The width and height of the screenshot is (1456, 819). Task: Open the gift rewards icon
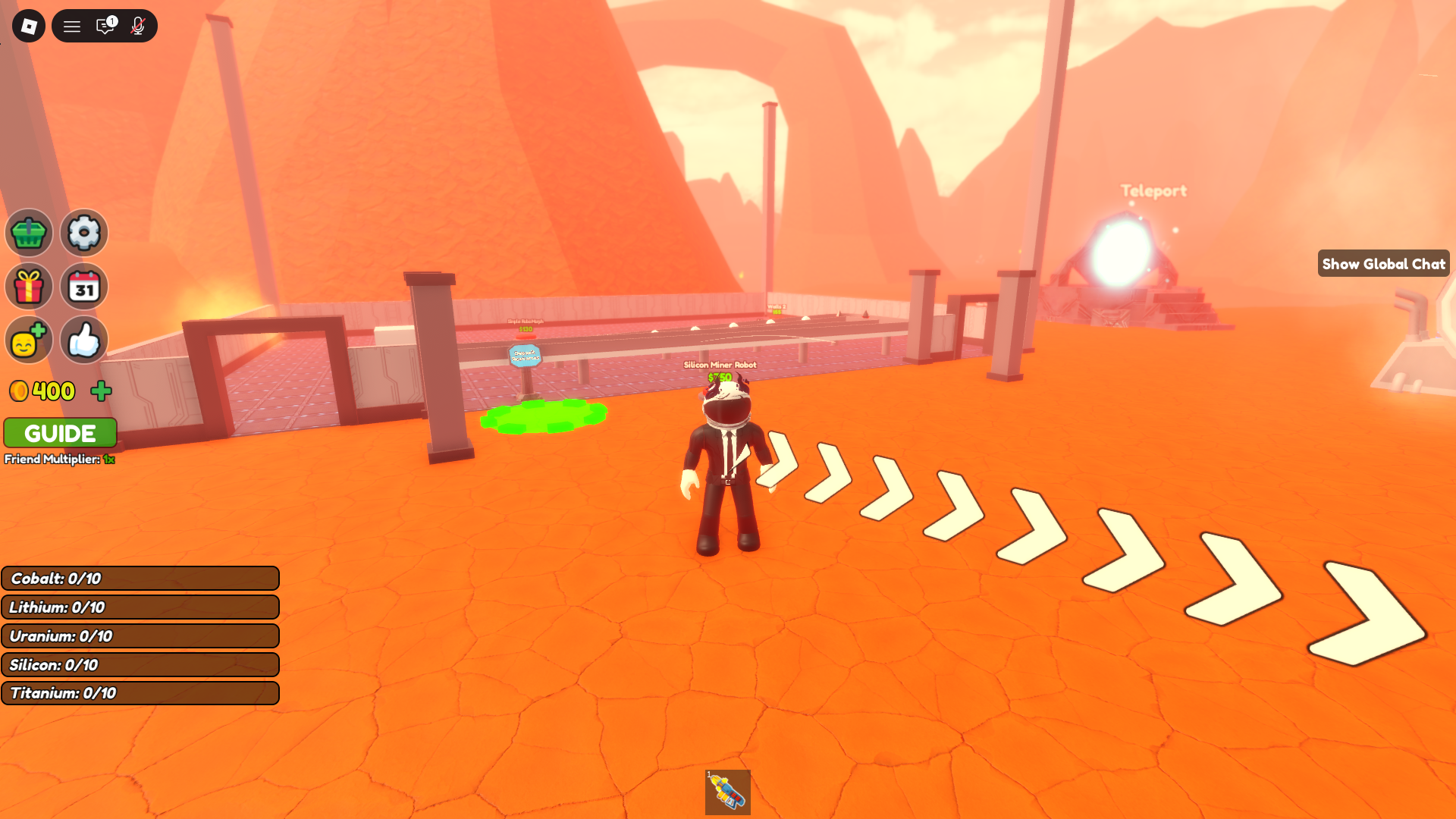(x=28, y=286)
